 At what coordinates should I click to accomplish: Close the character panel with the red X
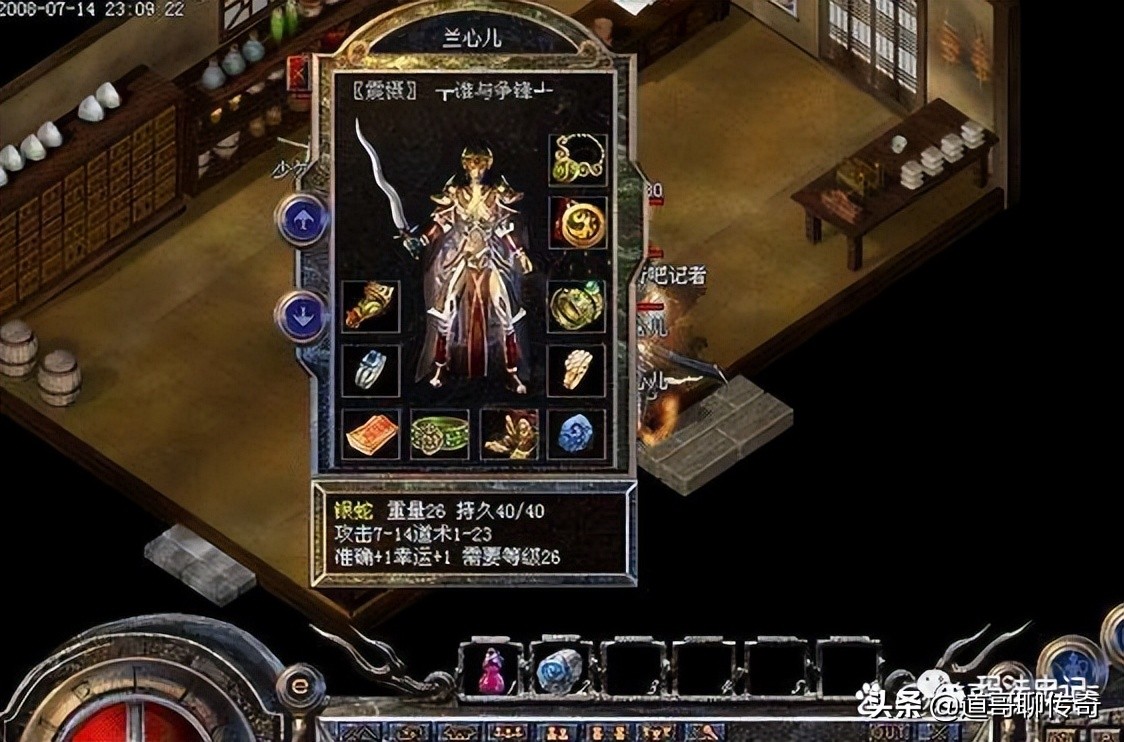coord(298,74)
